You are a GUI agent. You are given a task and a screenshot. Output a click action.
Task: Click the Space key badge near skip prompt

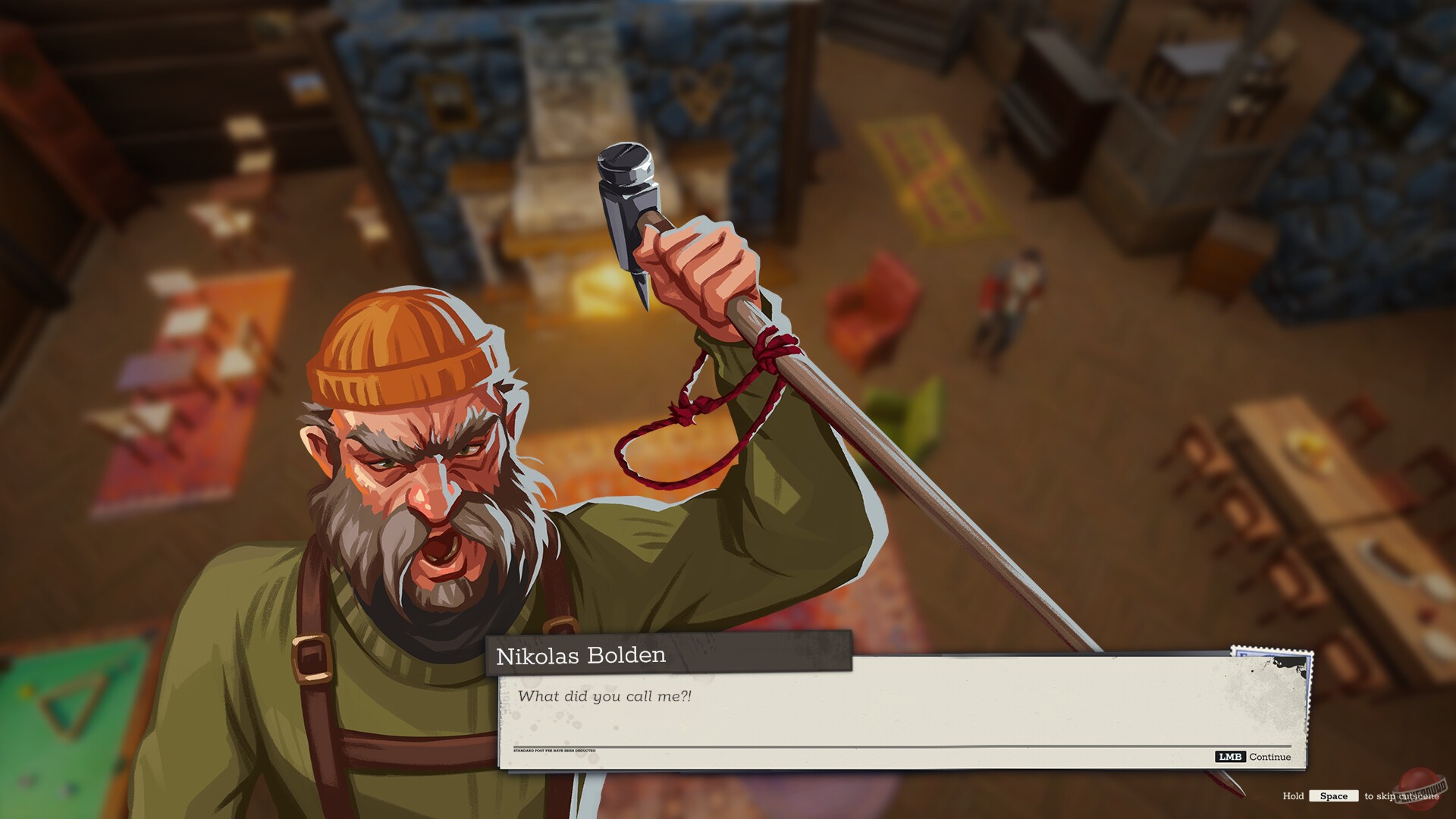coord(1335,796)
